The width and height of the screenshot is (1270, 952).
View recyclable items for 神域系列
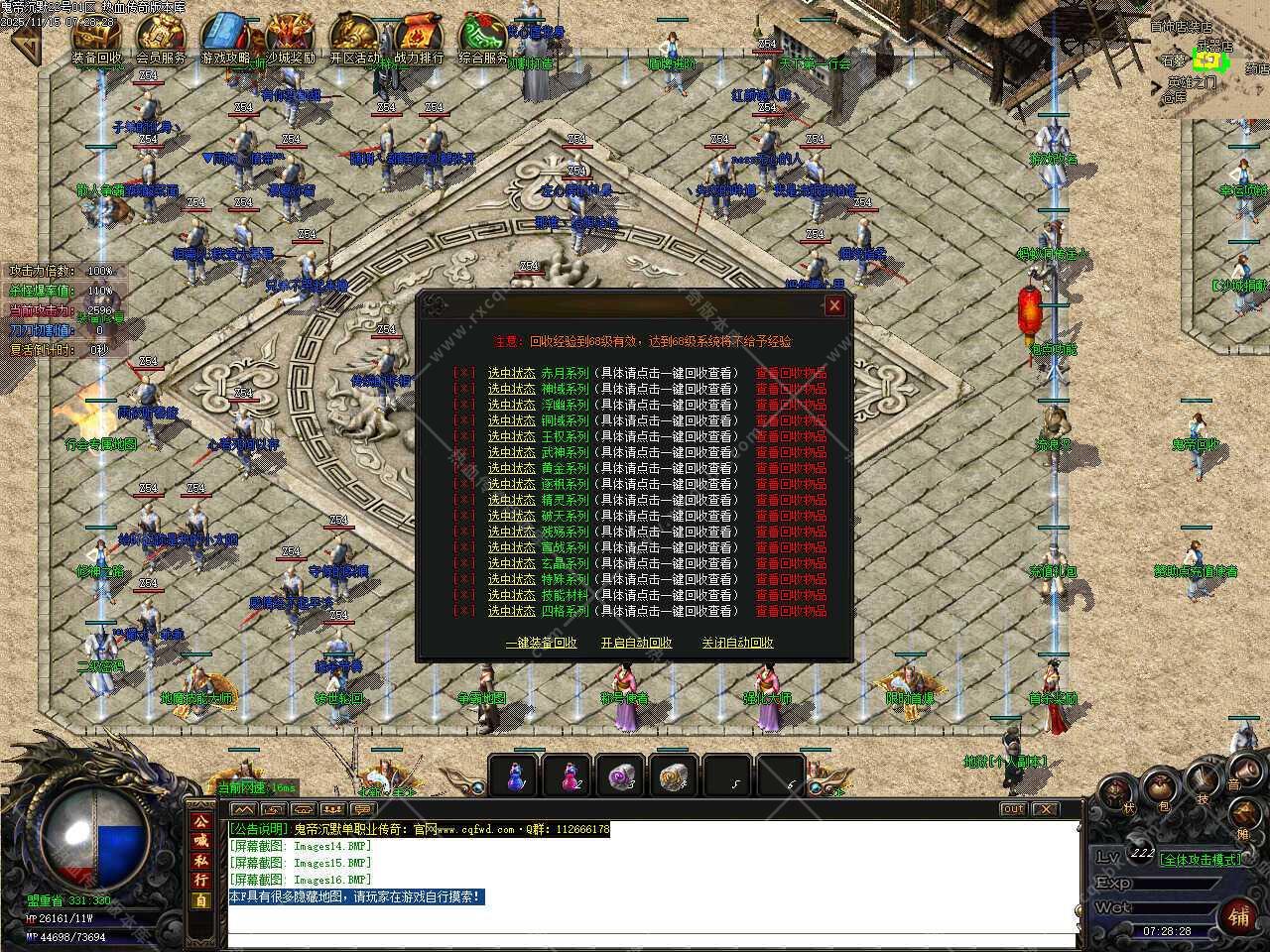pos(791,389)
